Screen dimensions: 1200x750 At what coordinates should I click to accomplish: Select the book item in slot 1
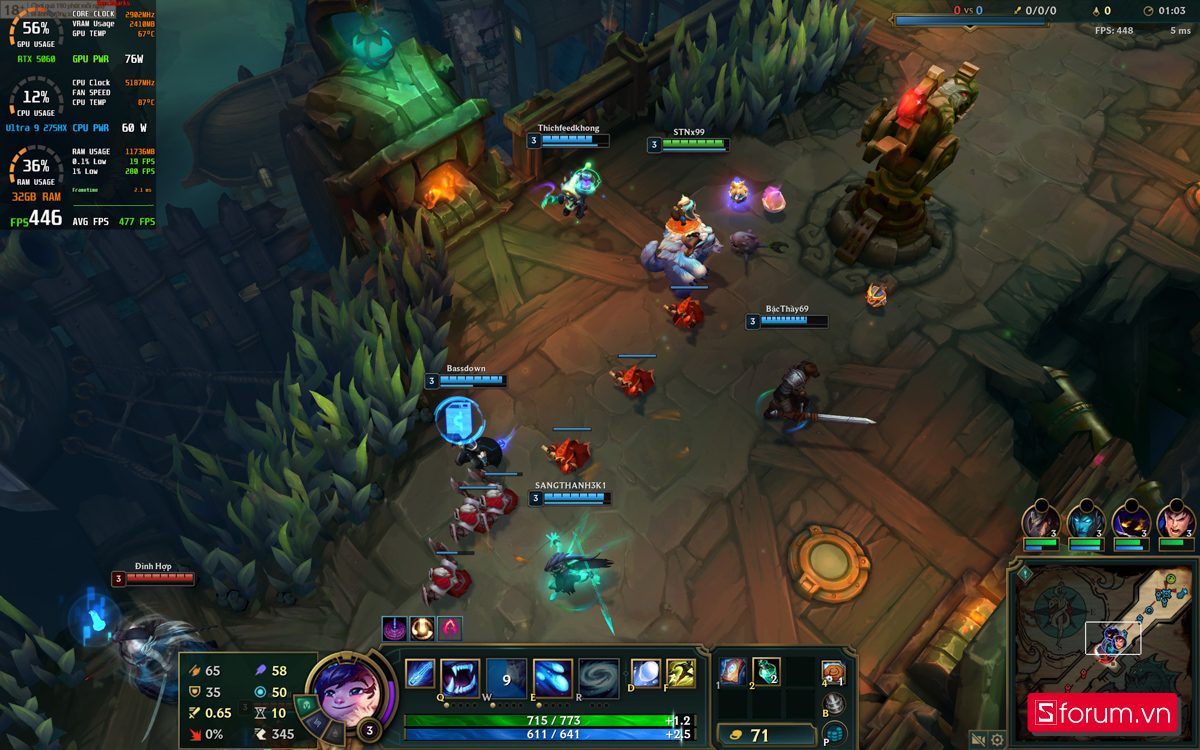click(x=734, y=672)
